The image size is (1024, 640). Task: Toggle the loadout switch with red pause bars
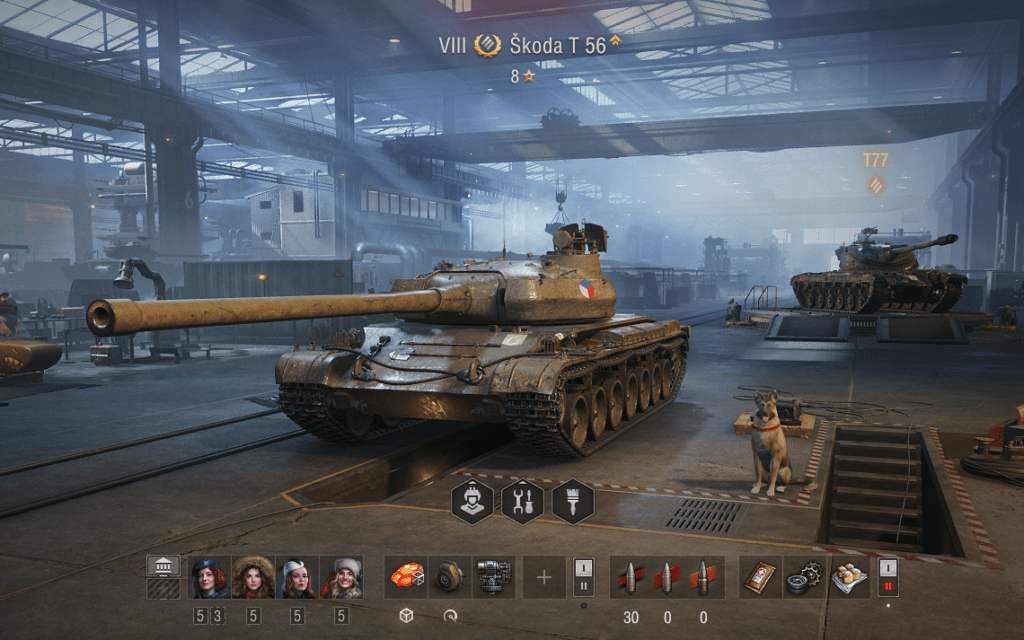[x=887, y=577]
